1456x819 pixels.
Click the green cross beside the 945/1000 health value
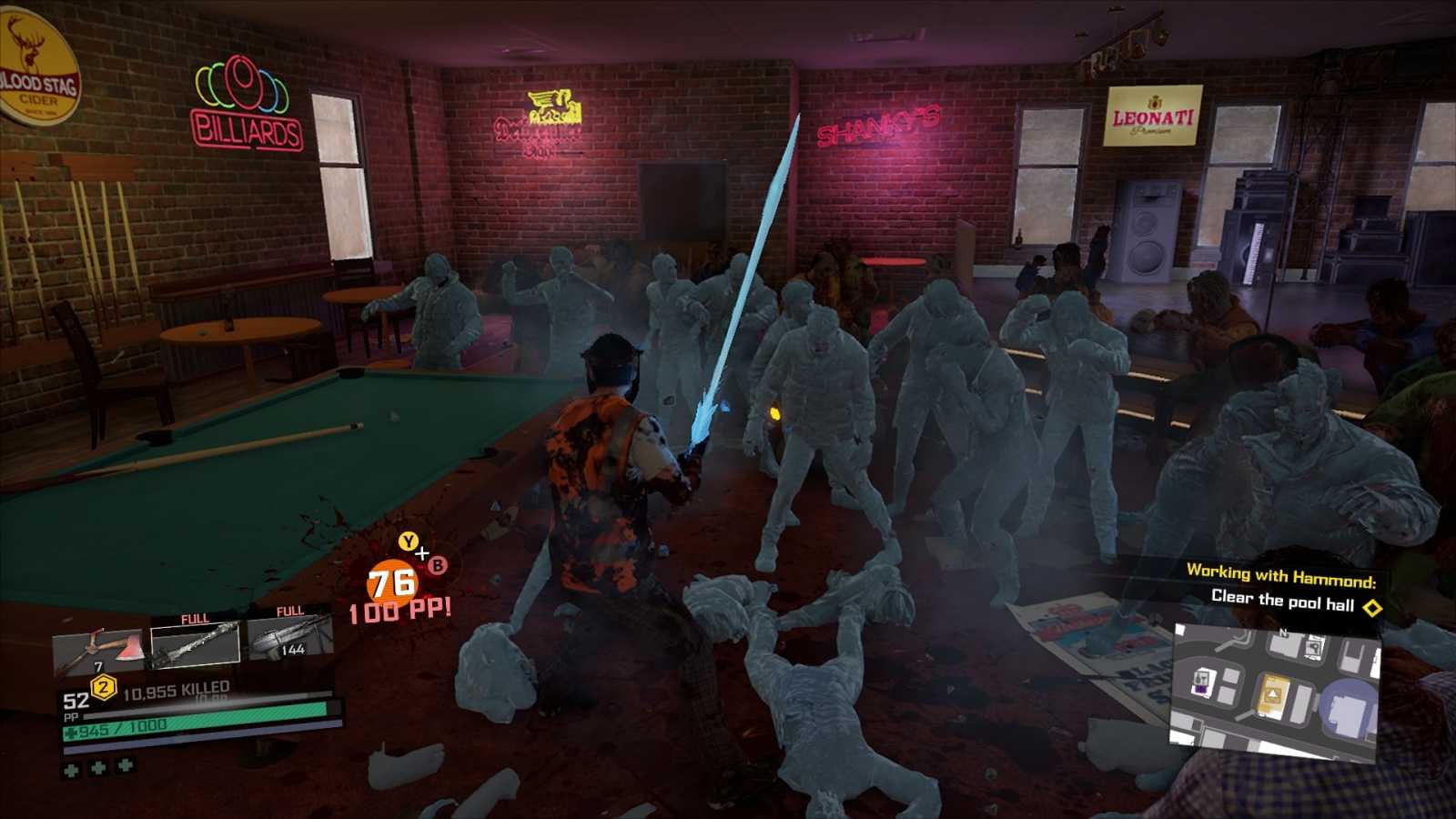click(x=71, y=731)
